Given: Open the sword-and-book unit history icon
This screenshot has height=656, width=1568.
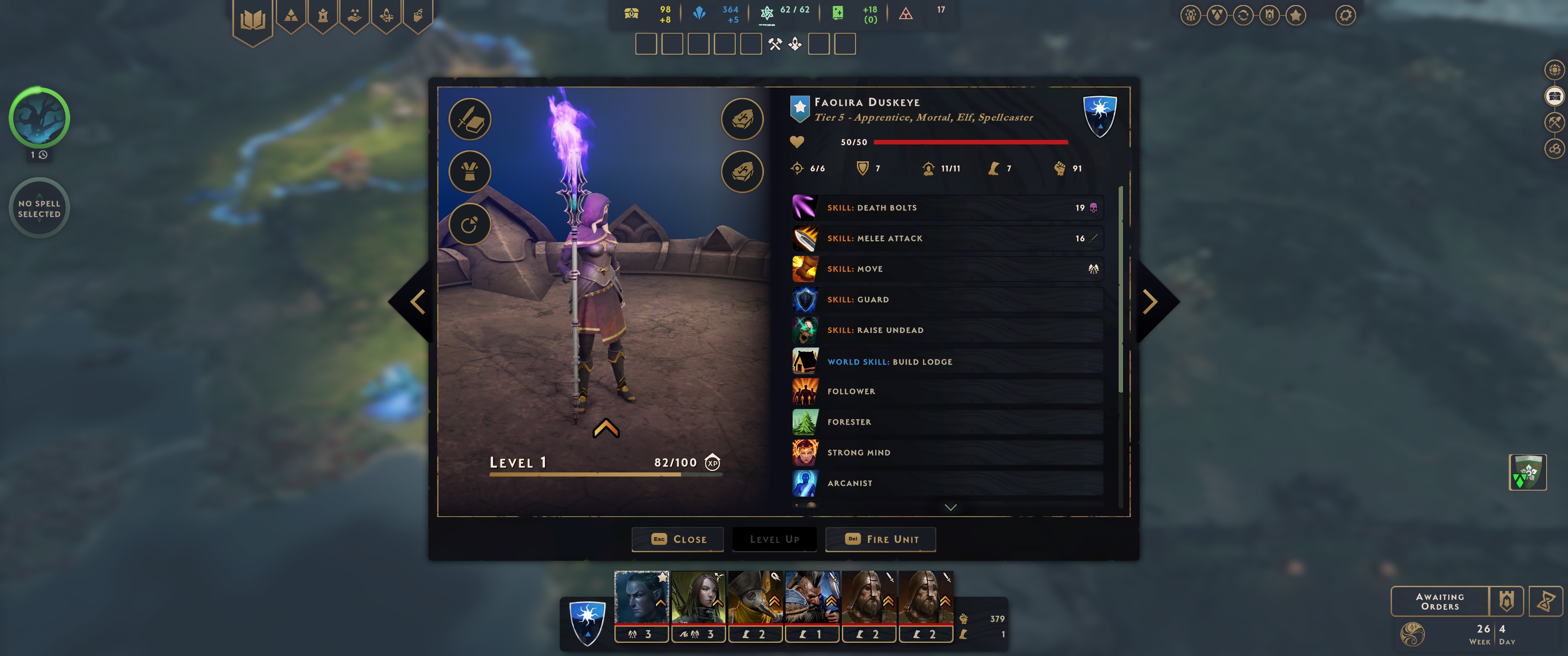Looking at the screenshot, I should 469,119.
